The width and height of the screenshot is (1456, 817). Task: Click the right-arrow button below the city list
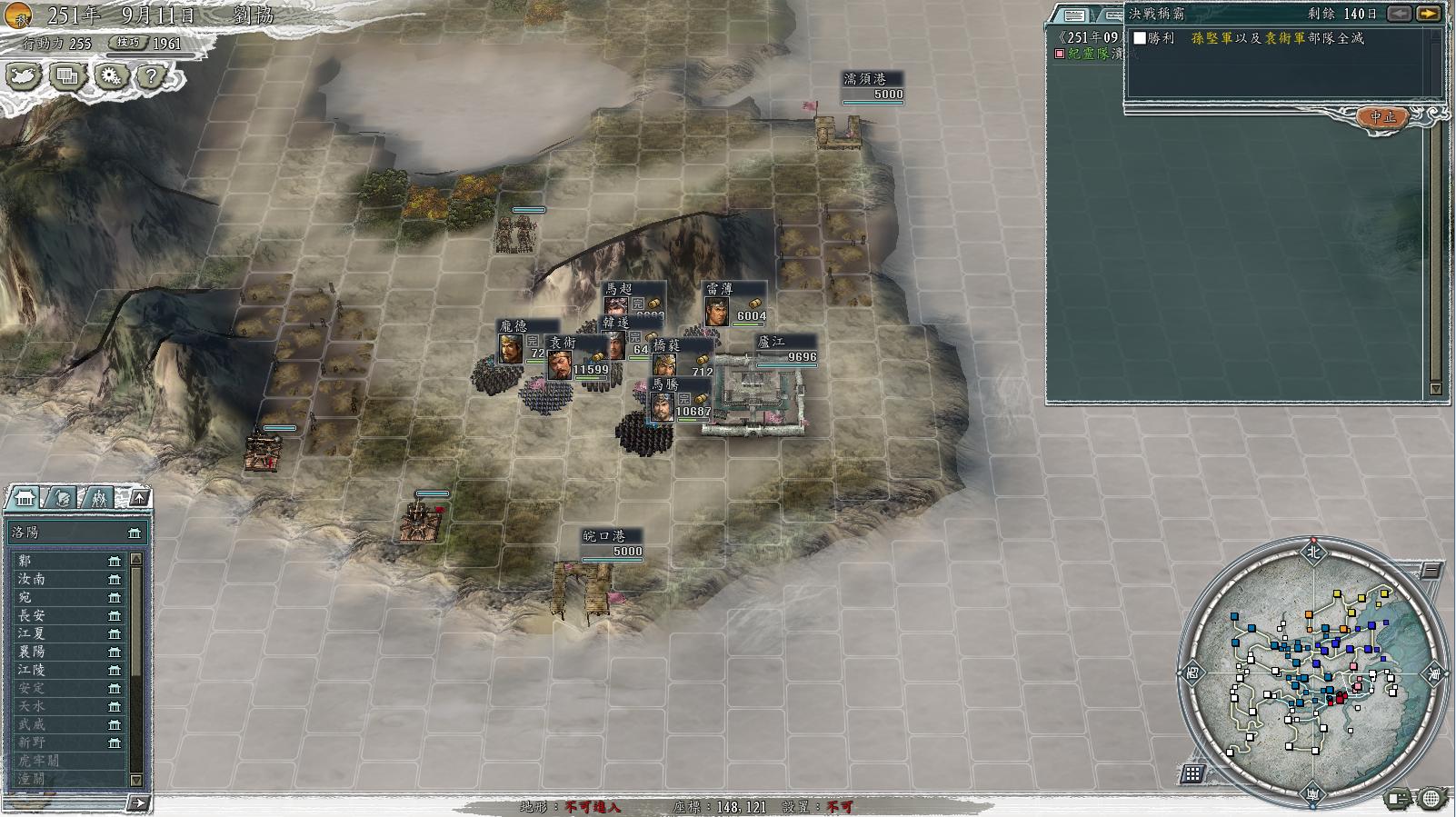coord(138,802)
